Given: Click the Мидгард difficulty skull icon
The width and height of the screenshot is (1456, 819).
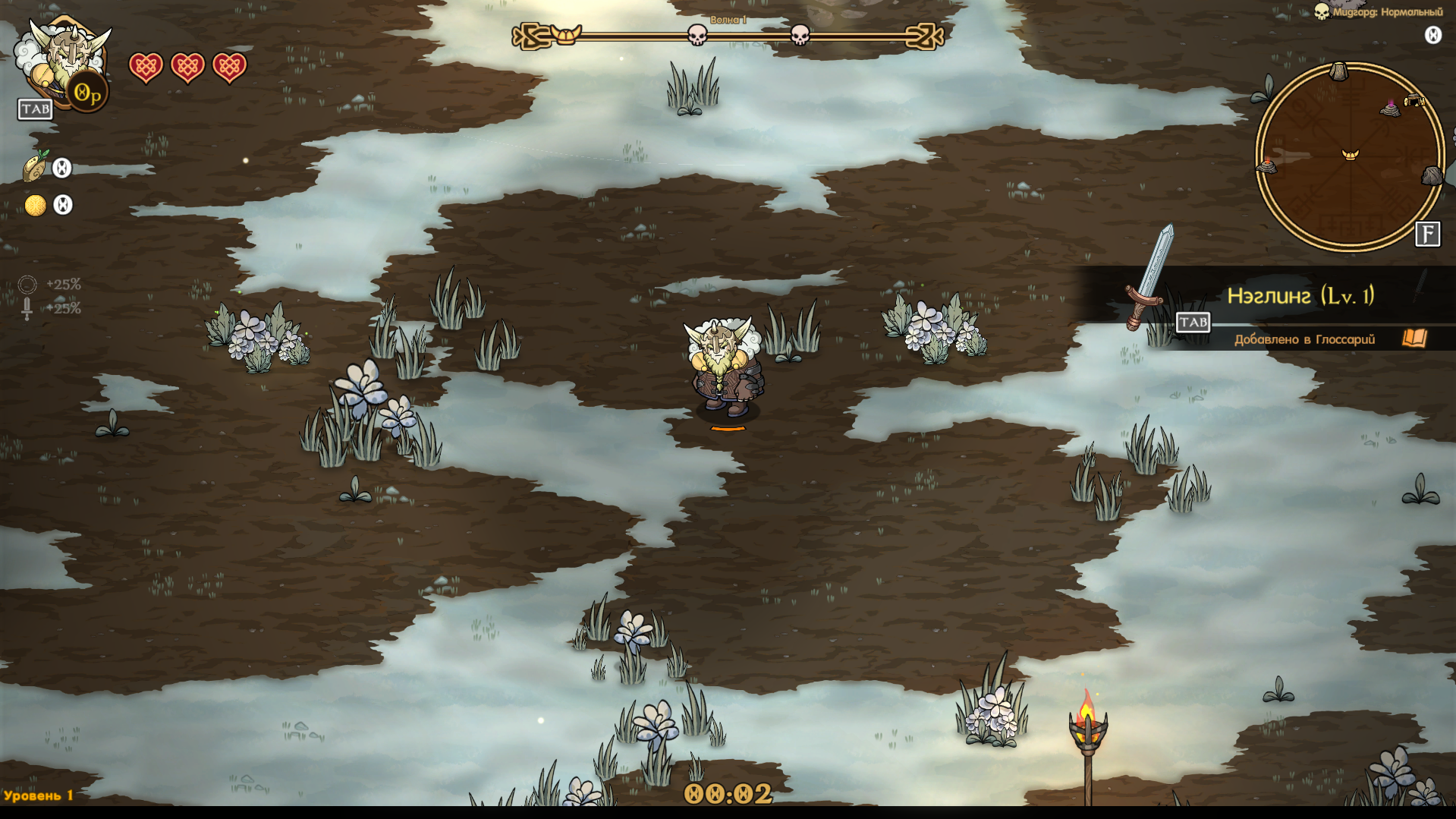Looking at the screenshot, I should (x=1322, y=12).
